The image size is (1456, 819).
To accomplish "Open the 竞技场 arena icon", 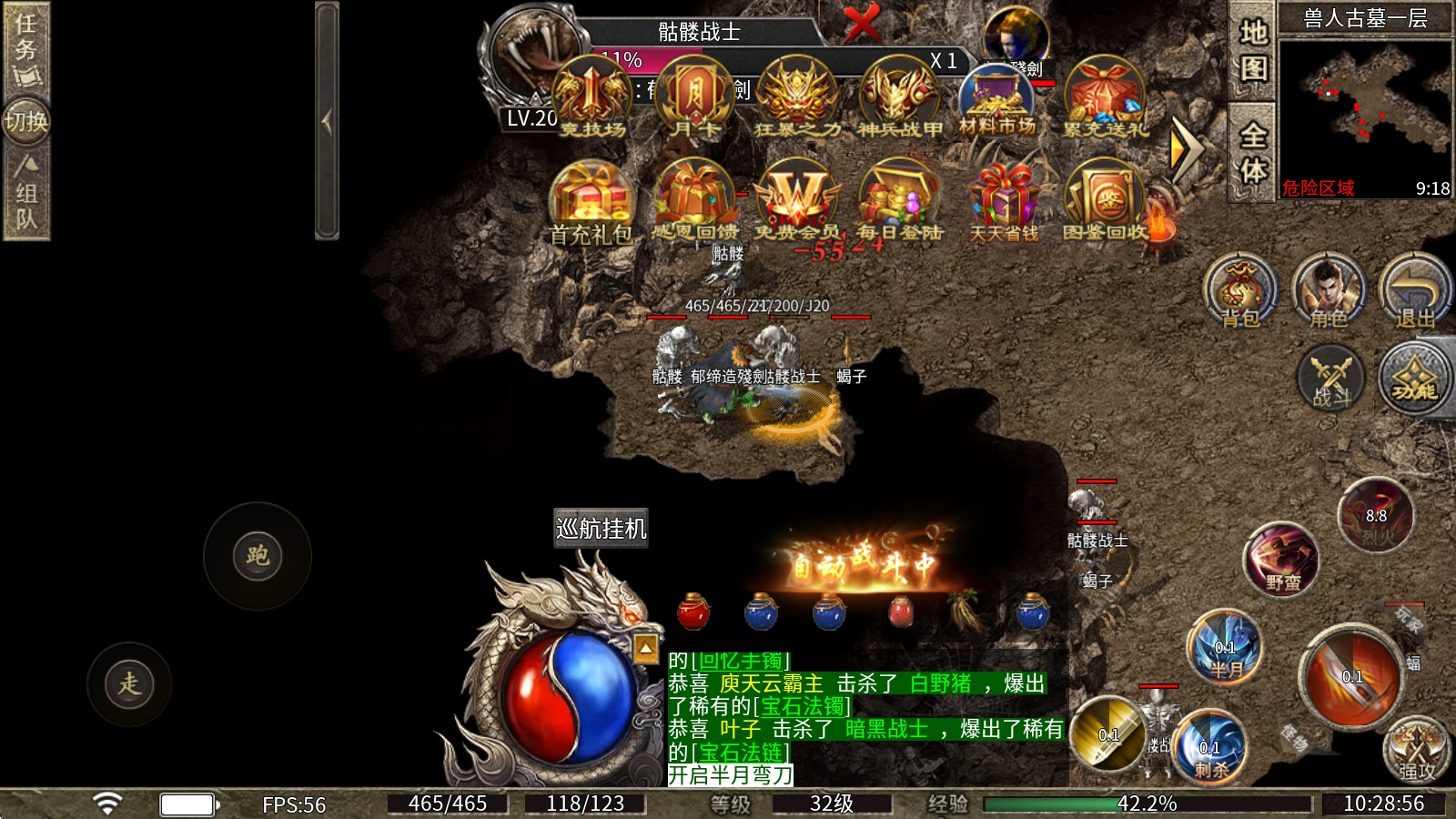I will click(x=592, y=98).
